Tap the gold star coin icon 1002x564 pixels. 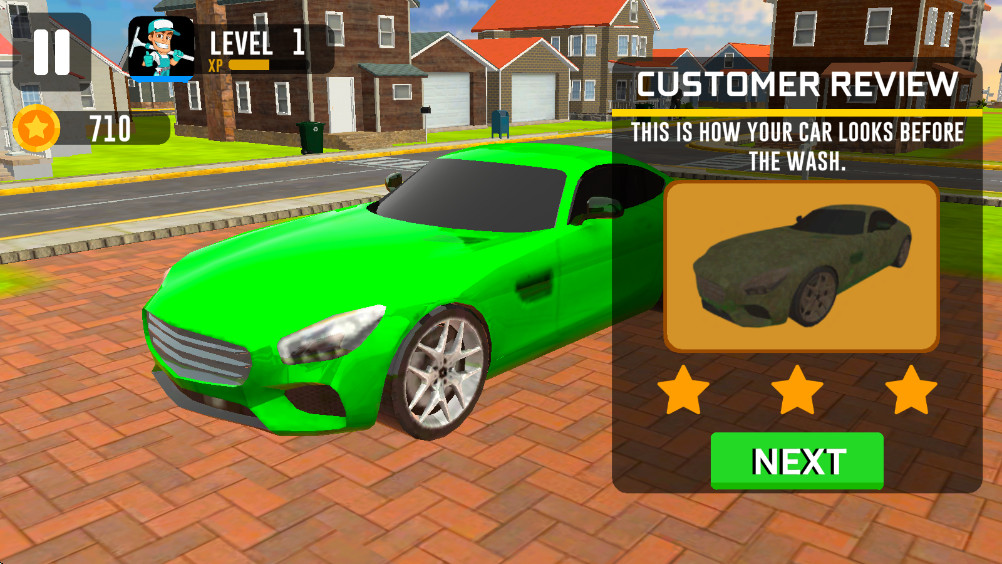[37, 128]
